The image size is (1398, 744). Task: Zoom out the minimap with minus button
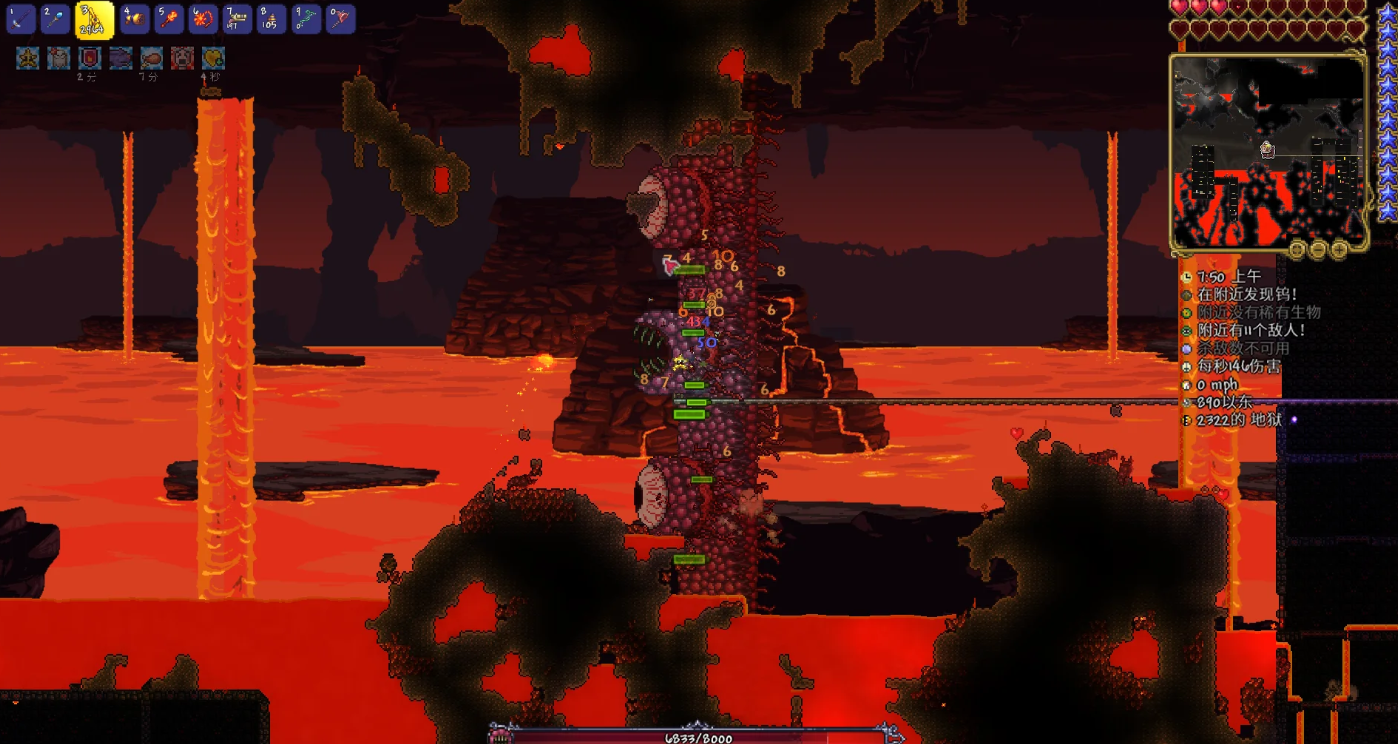pyautogui.click(x=1317, y=248)
